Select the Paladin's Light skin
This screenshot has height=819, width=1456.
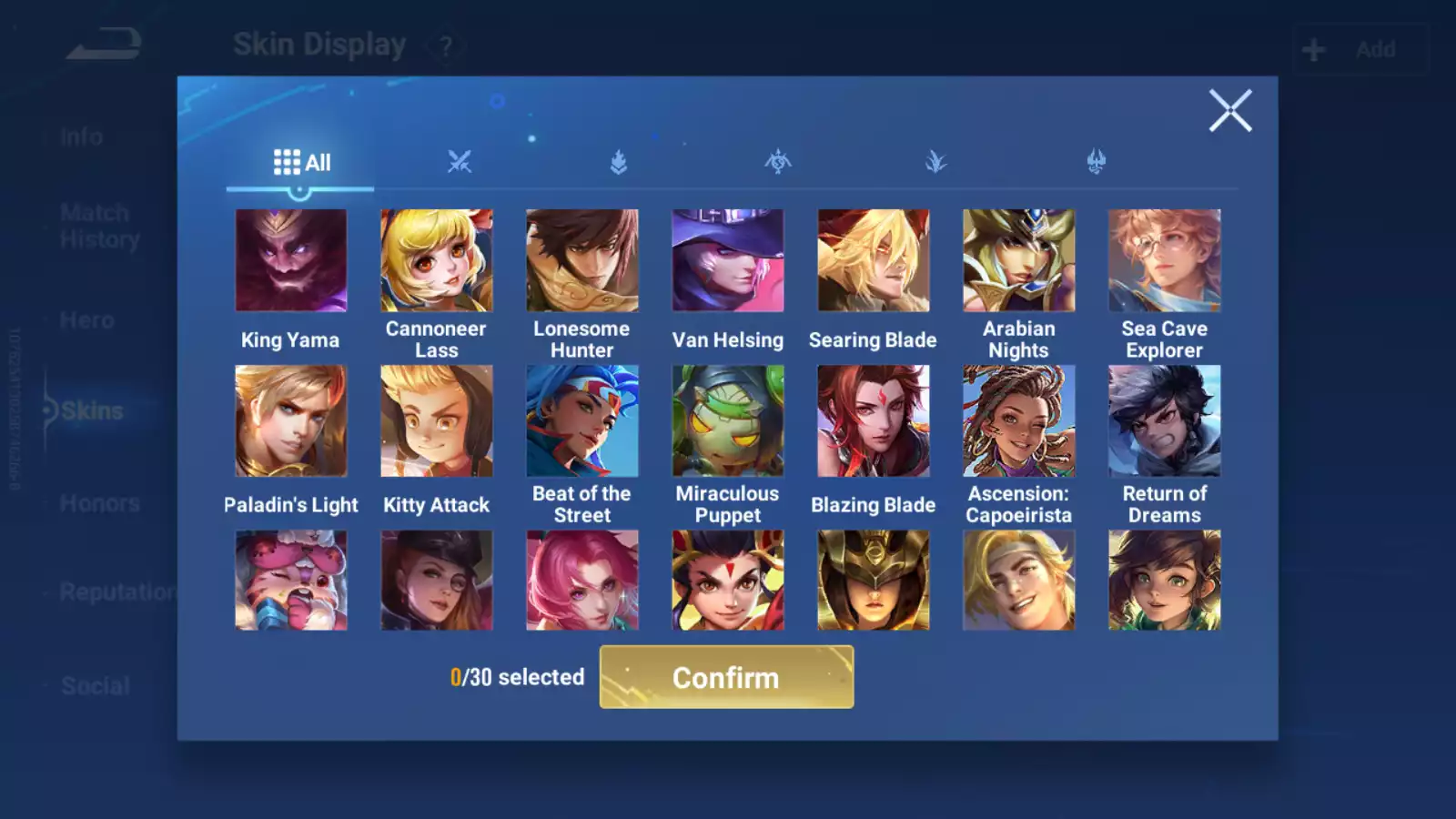tap(291, 421)
